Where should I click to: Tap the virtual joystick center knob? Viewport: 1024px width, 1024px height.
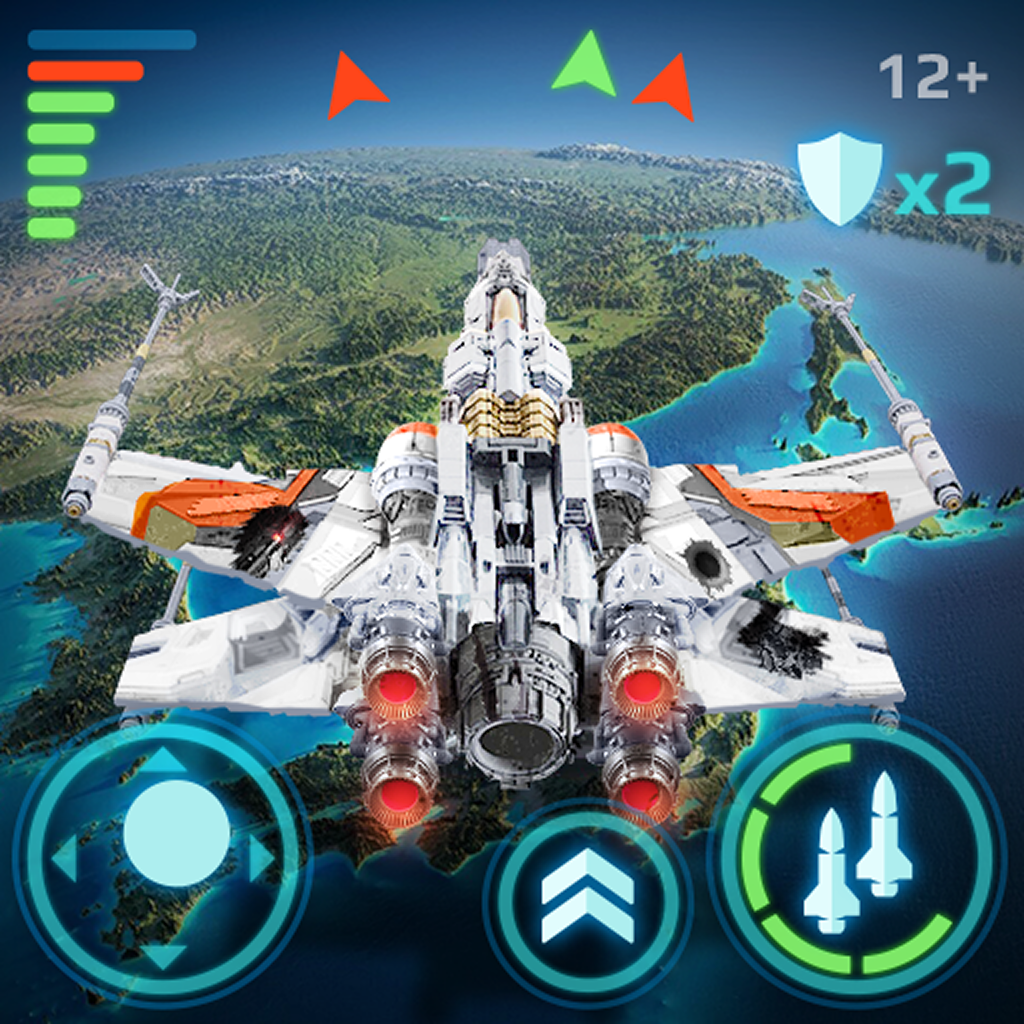(x=177, y=833)
